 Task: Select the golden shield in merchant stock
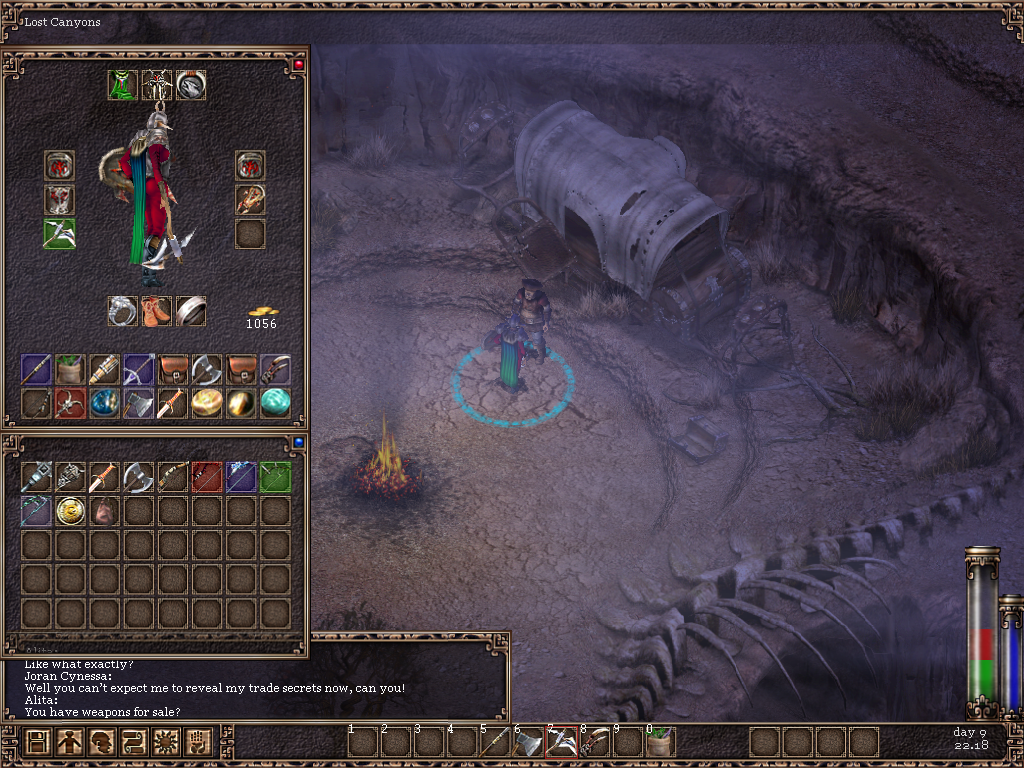point(70,511)
